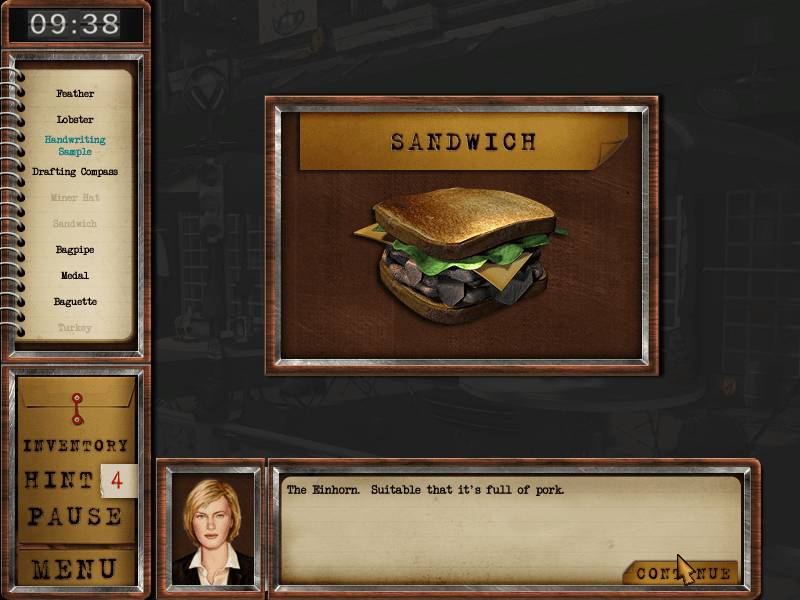This screenshot has width=800, height=600.
Task: Click the sandwich item picture
Action: pyautogui.click(x=460, y=258)
